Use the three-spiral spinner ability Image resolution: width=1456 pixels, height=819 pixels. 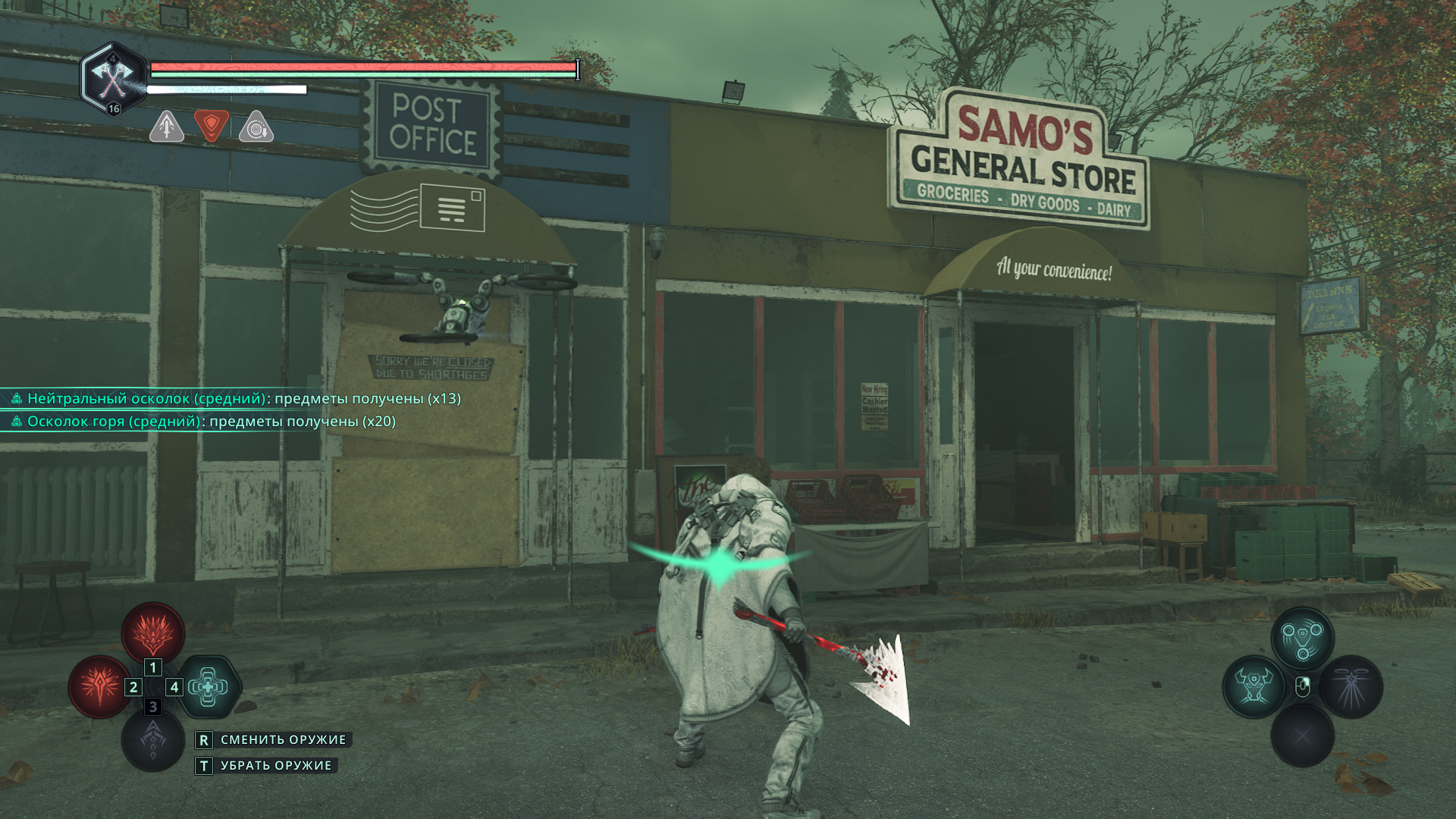click(x=1302, y=637)
